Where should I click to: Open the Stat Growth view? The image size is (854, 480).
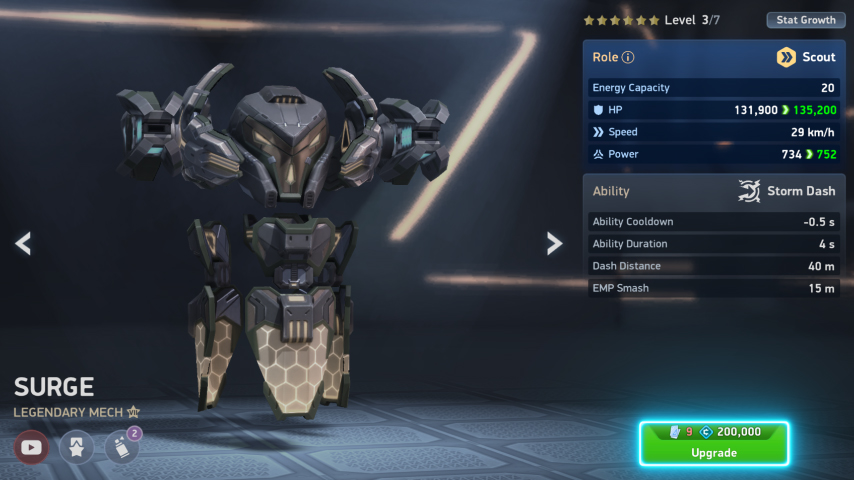pos(805,20)
